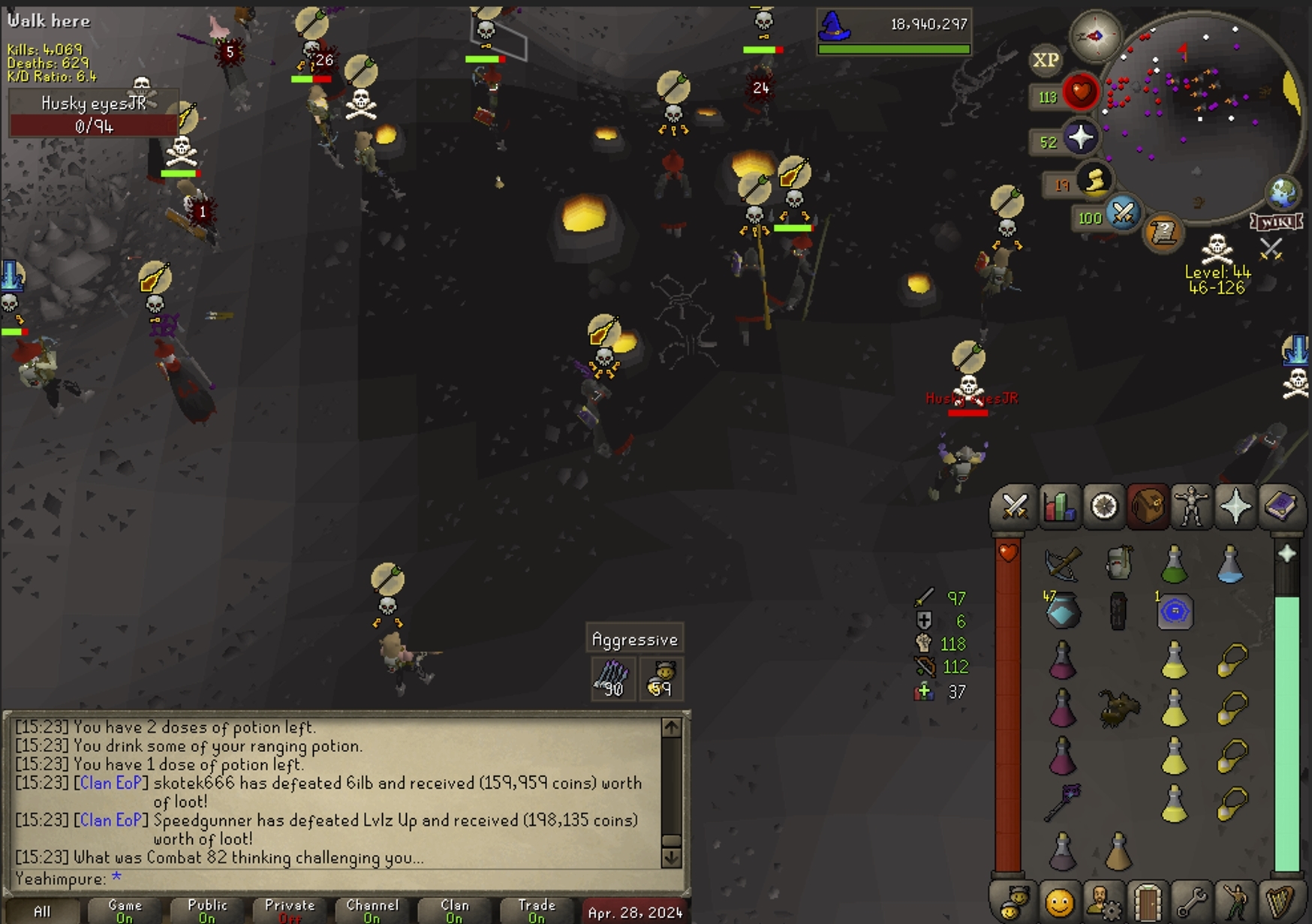Screen dimensions: 1312x924
Task: Toggle the Clan chat filter
Action: pos(455,910)
